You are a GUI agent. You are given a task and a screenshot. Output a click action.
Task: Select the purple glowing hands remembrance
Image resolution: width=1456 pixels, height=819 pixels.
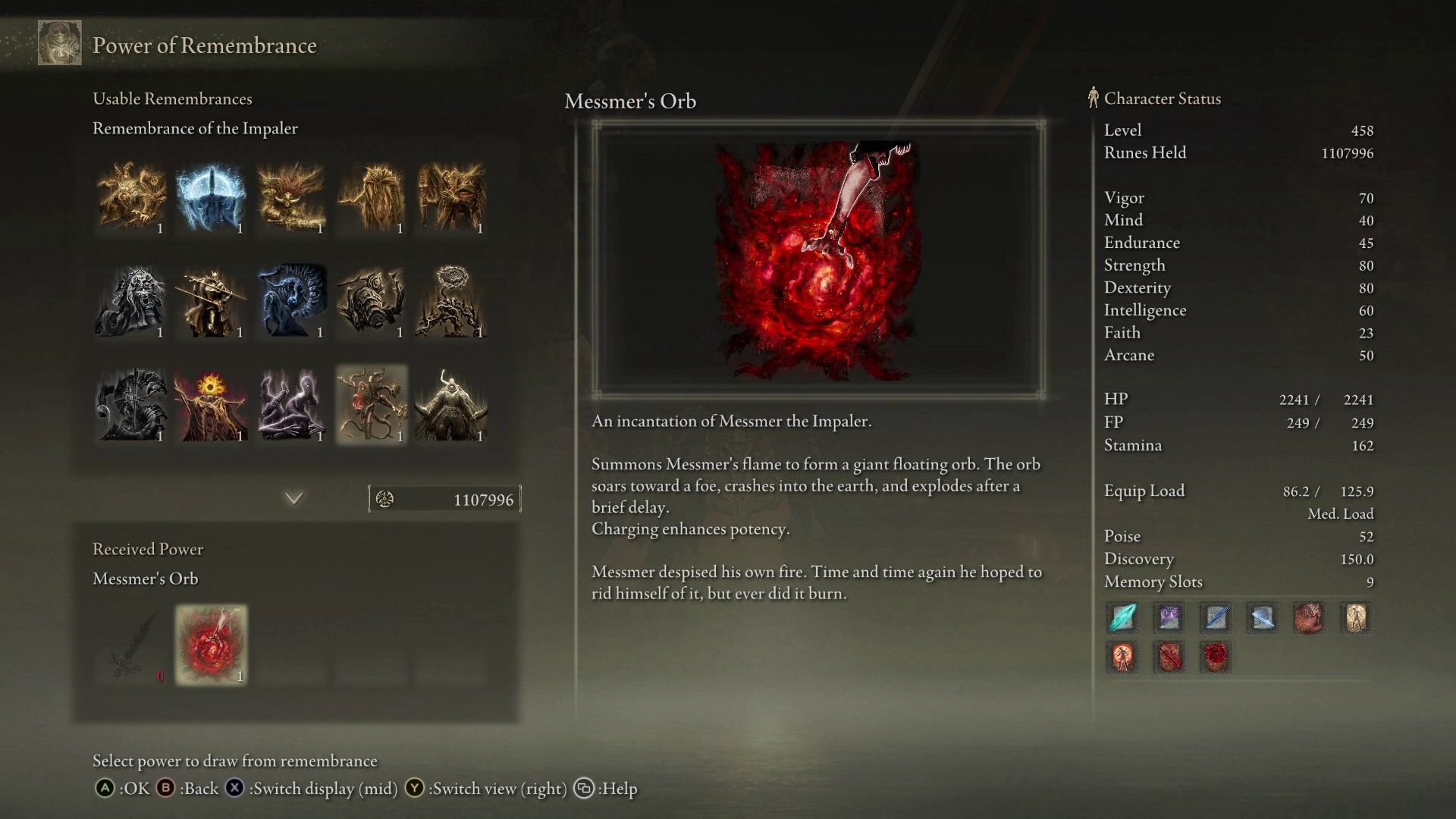coord(291,404)
